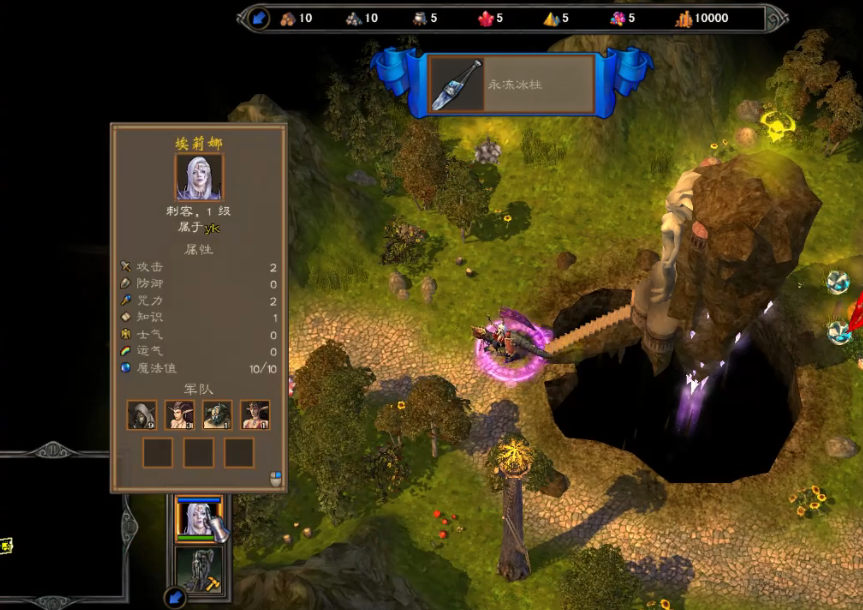Open the town icon with the hammer
The height and width of the screenshot is (610, 863).
[x=199, y=569]
